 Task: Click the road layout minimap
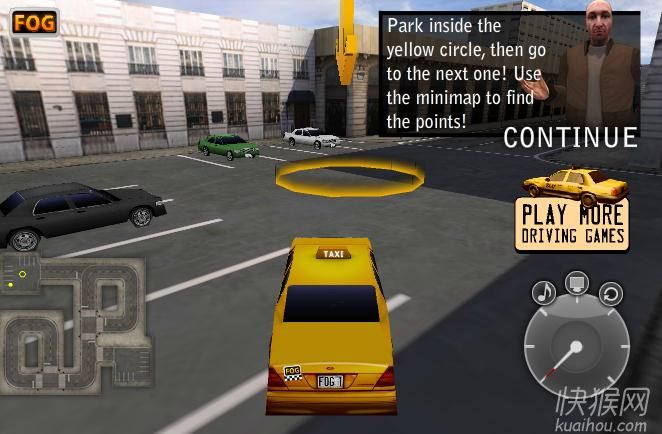(x=72, y=324)
